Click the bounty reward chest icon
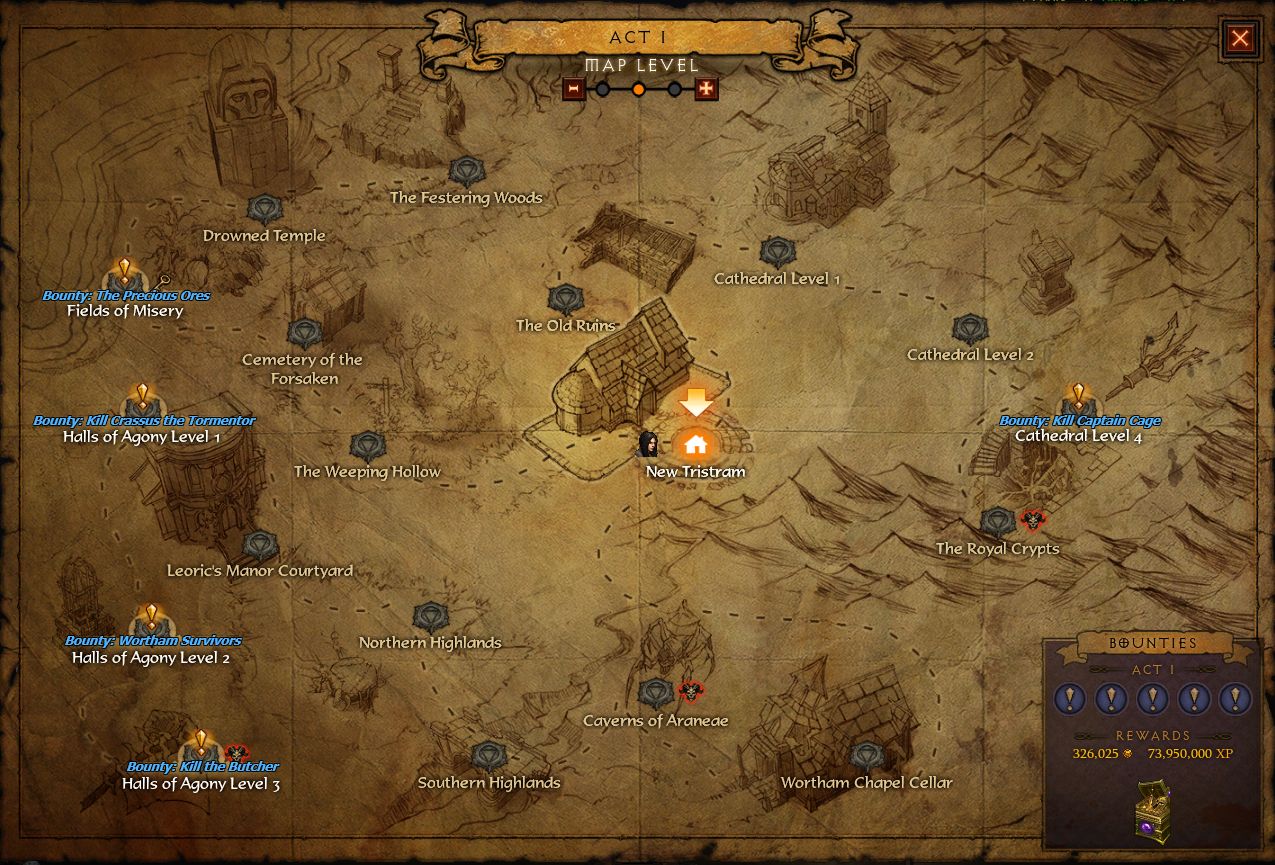This screenshot has height=865, width=1275. tap(1152, 808)
